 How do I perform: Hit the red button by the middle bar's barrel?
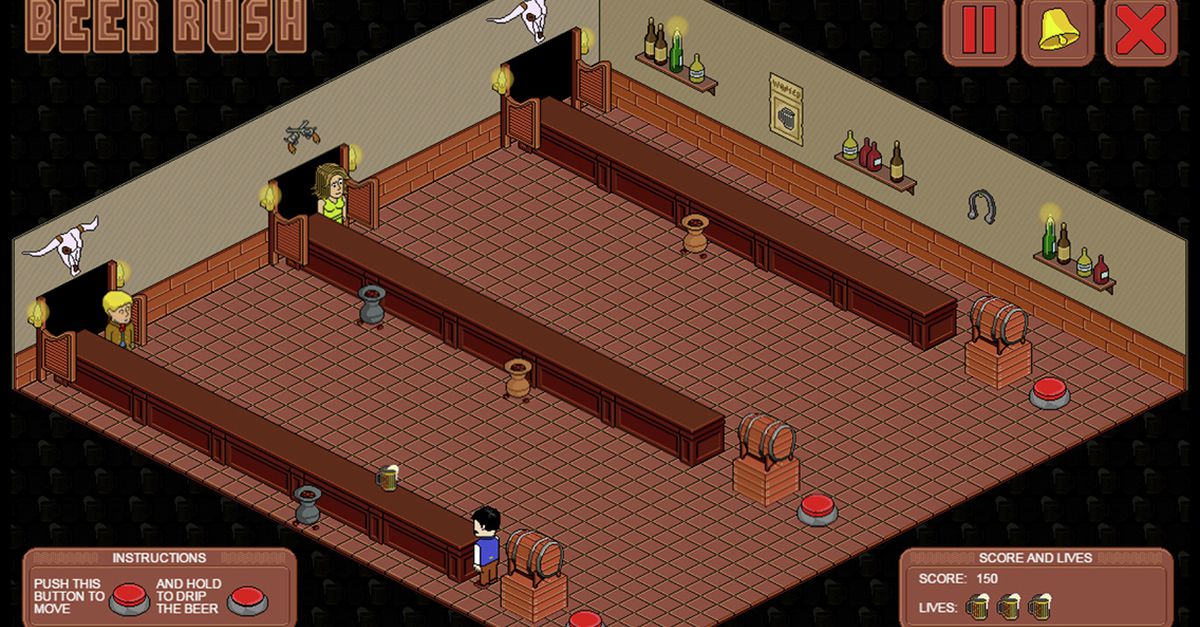(x=818, y=508)
